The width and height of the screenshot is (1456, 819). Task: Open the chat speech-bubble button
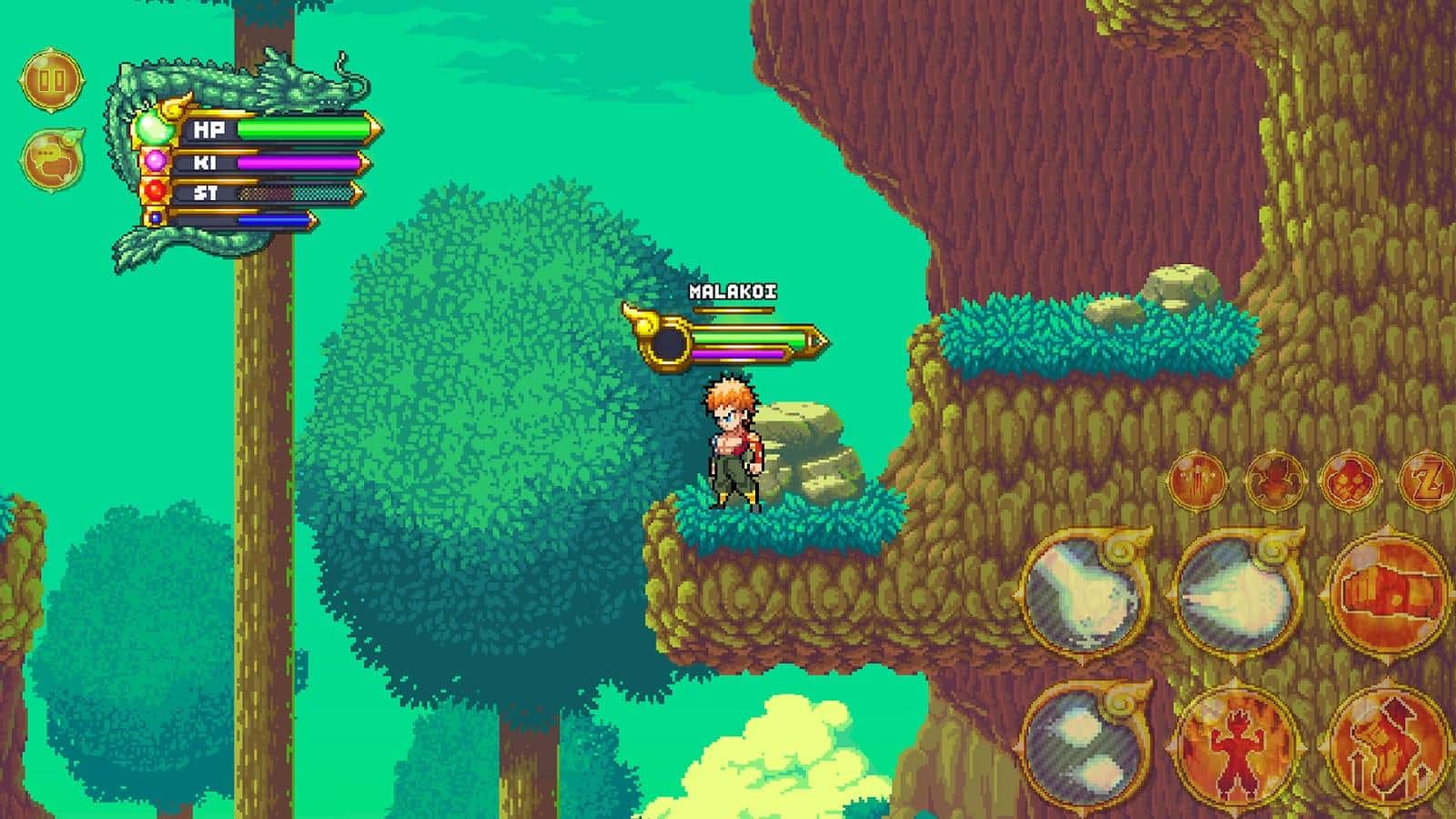pos(52,160)
